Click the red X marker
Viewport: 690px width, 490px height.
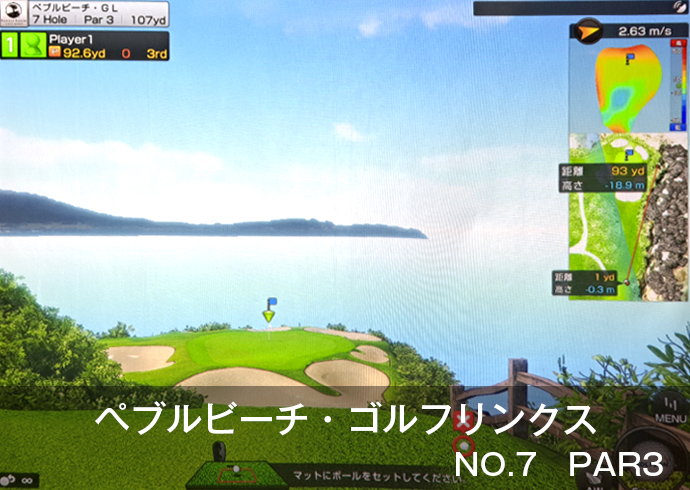click(462, 421)
